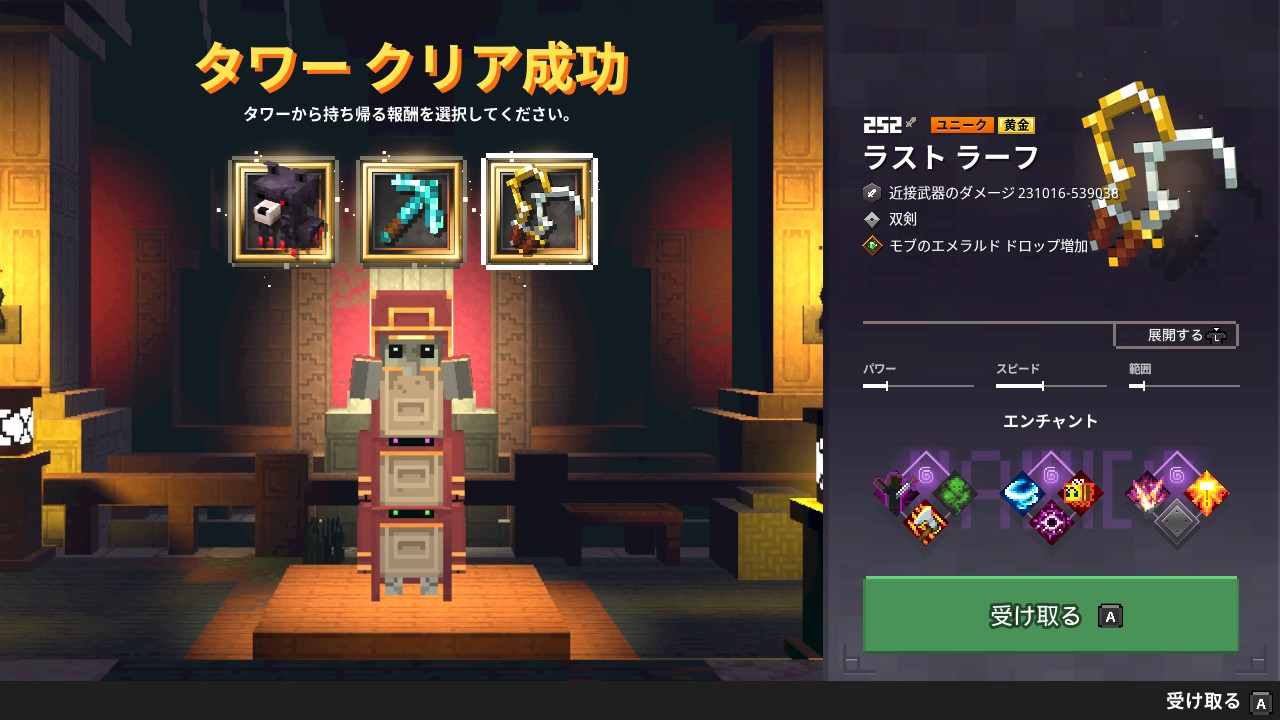Select the purple lightning strike enchantment
The height and width of the screenshot is (720, 1280).
(1147, 493)
